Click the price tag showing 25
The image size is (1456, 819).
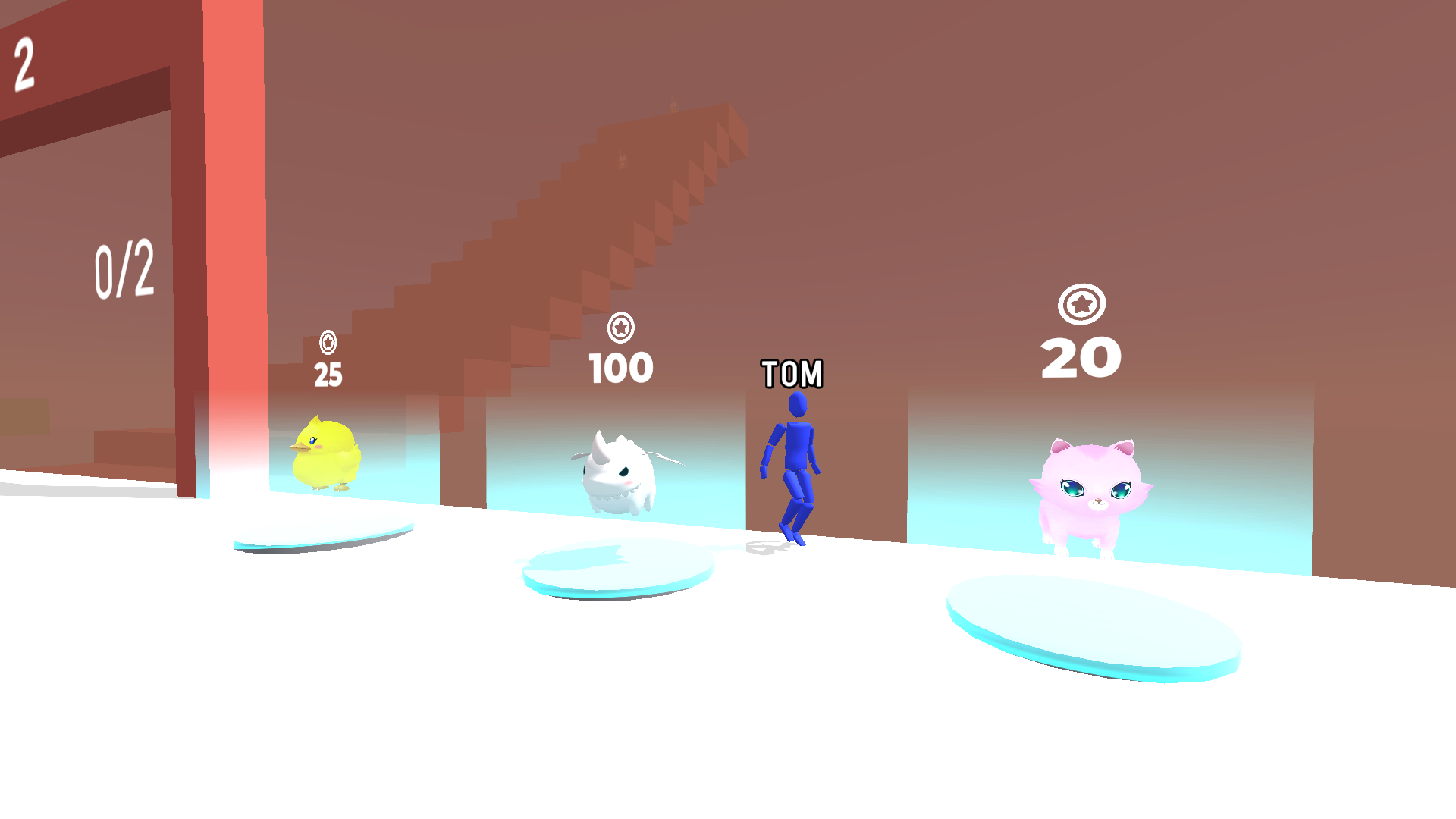click(328, 372)
